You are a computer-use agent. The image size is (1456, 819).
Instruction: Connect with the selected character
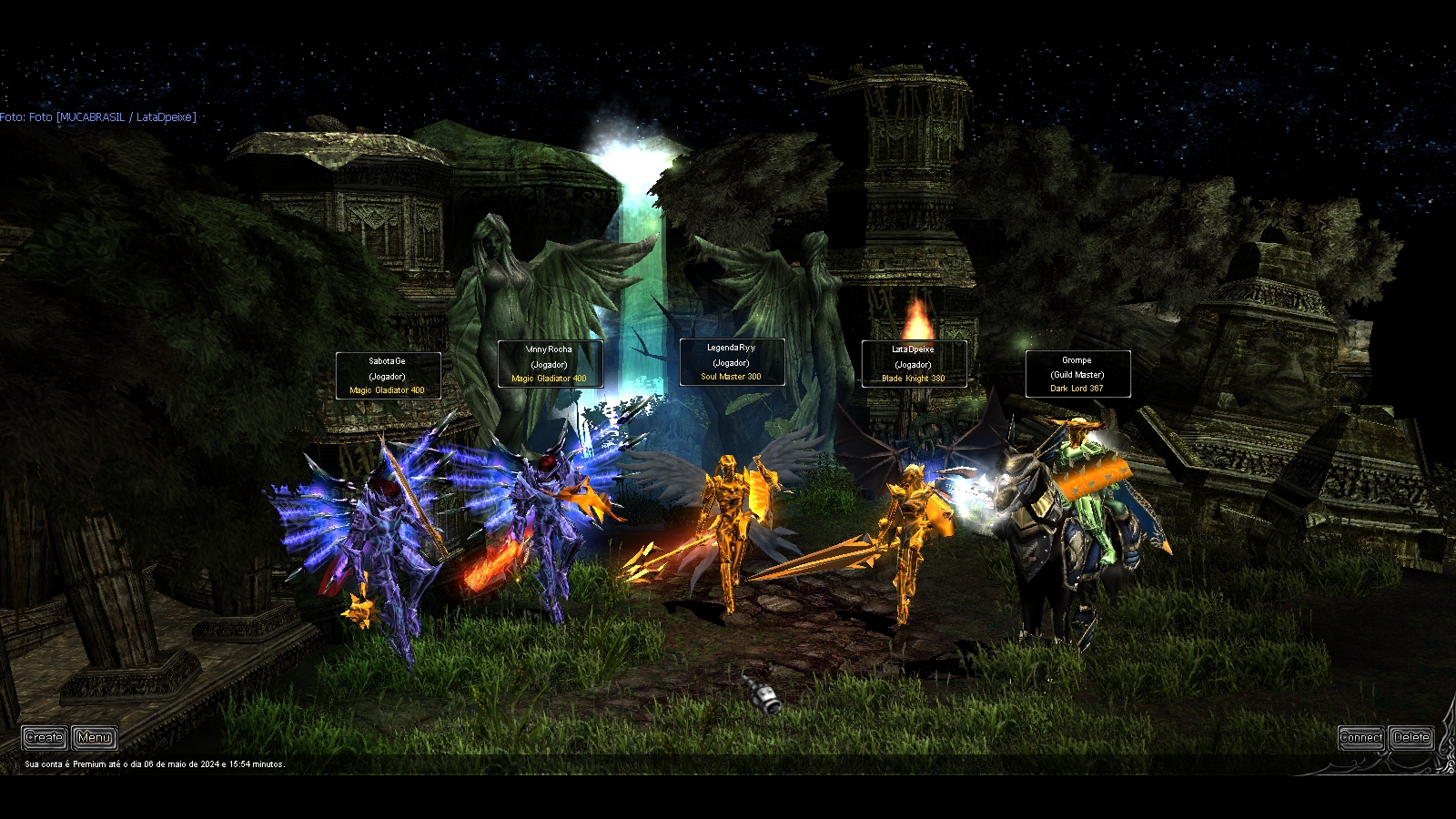[1360, 737]
